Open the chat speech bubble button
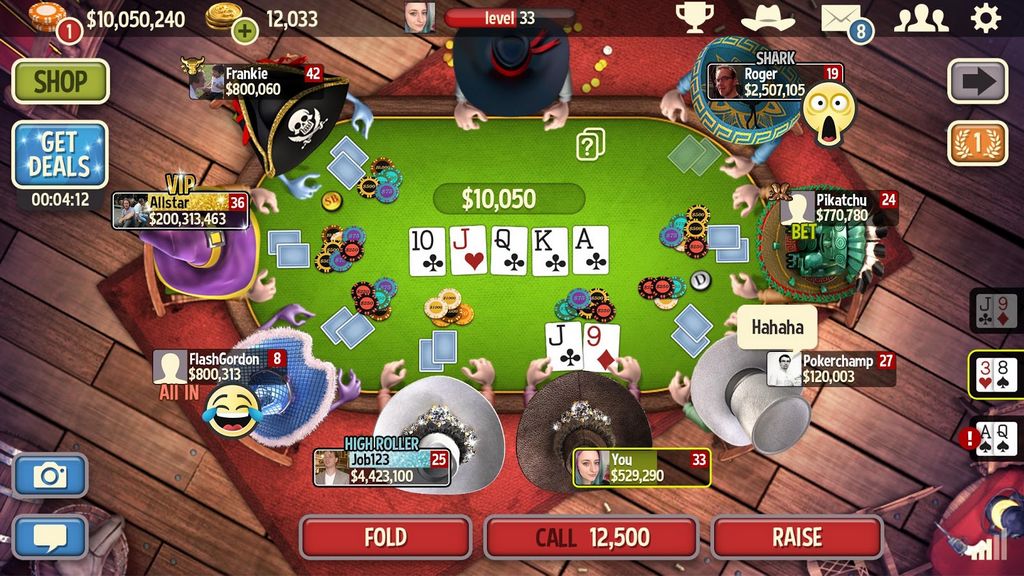The image size is (1024, 576). tap(50, 535)
